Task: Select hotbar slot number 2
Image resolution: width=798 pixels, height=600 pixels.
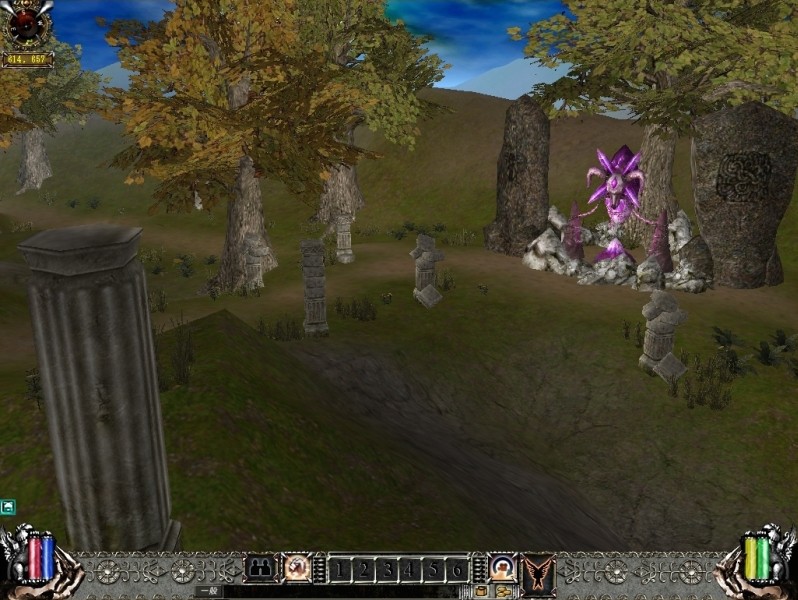Action: coord(363,570)
